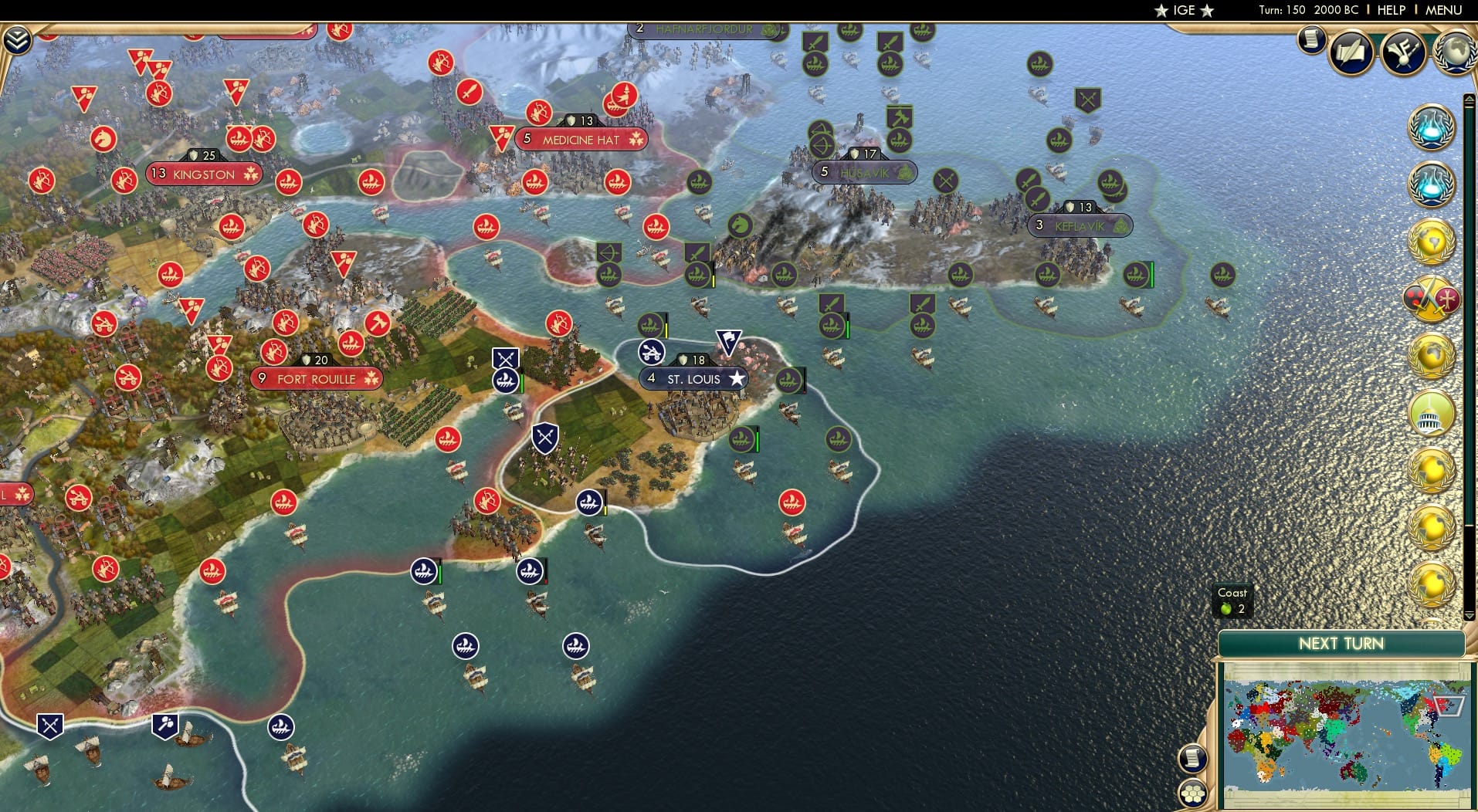Select the St. Louis city banner
Screen dimensions: 1478x812
coord(692,379)
